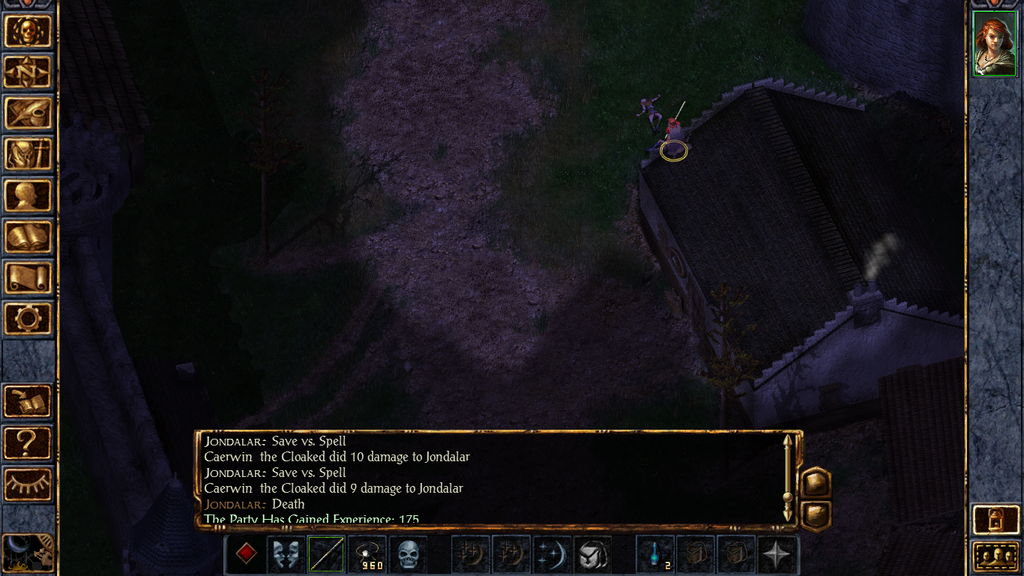The image size is (1024, 576).
Task: Open the journal with the quill icon
Action: [x=27, y=113]
